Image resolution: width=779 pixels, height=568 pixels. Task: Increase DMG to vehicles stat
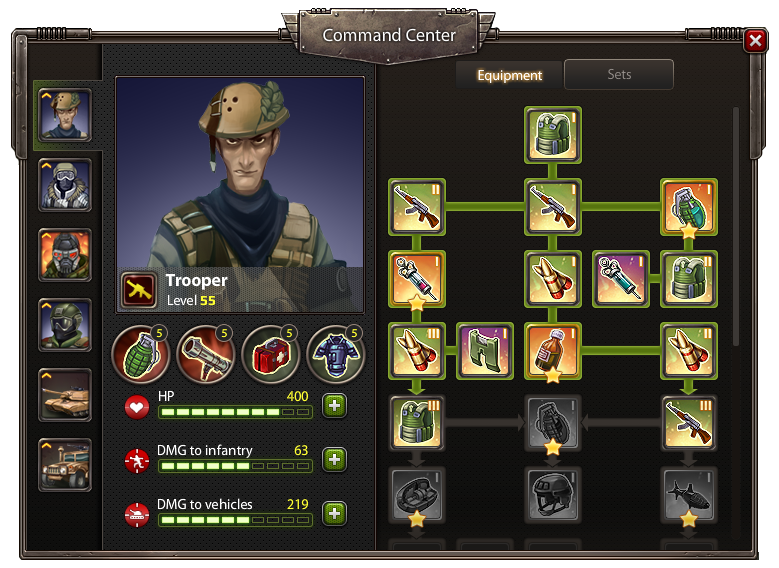tap(334, 514)
